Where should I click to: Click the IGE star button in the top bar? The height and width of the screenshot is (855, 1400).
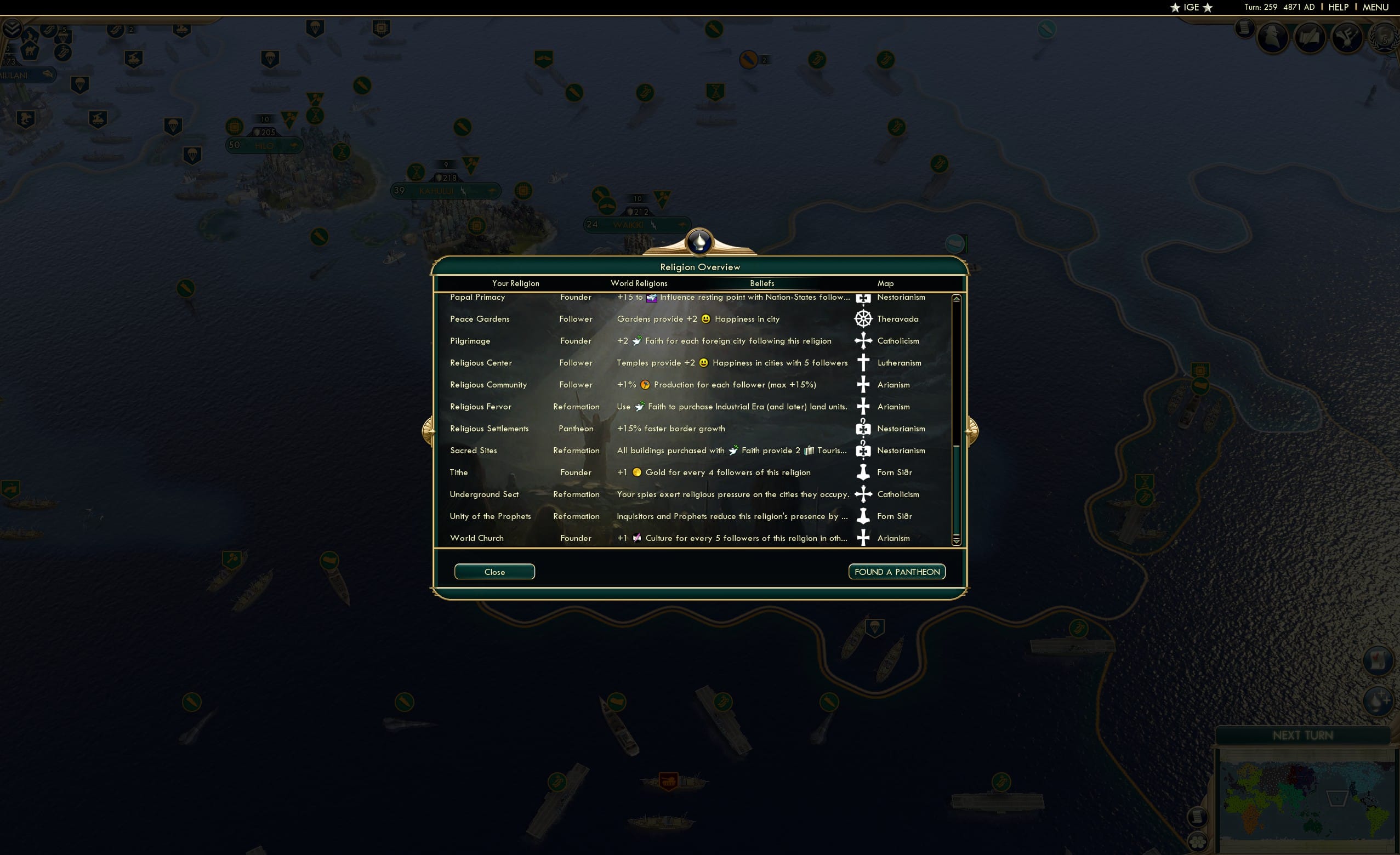tap(1191, 7)
